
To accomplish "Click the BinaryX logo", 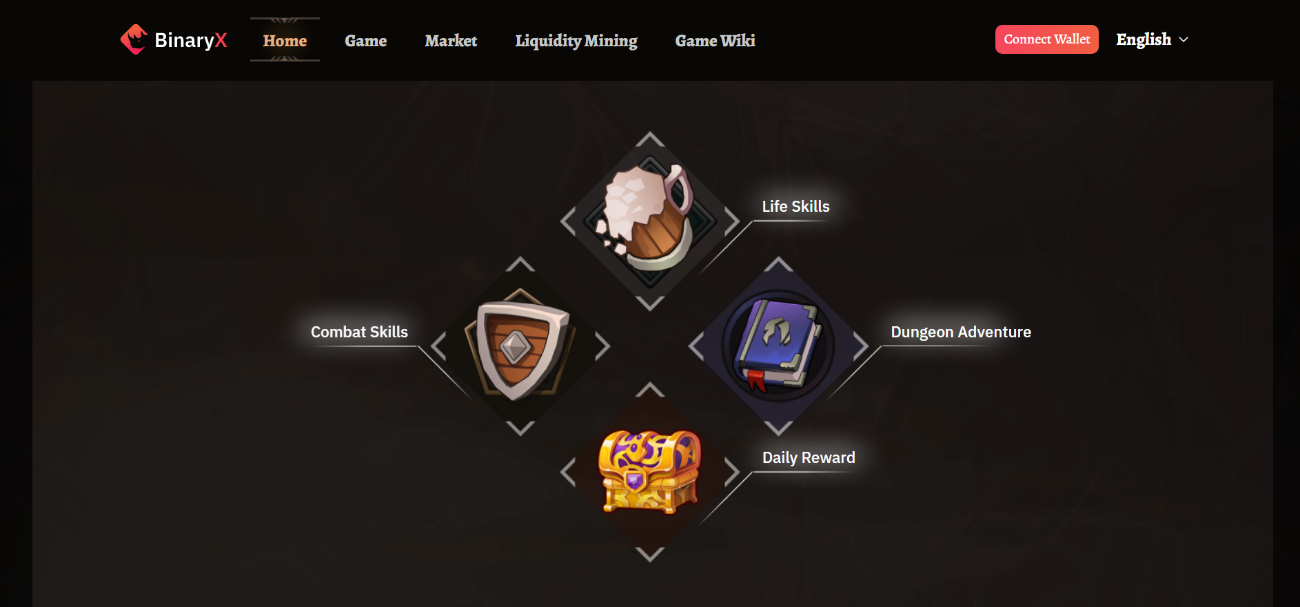I will tap(173, 40).
